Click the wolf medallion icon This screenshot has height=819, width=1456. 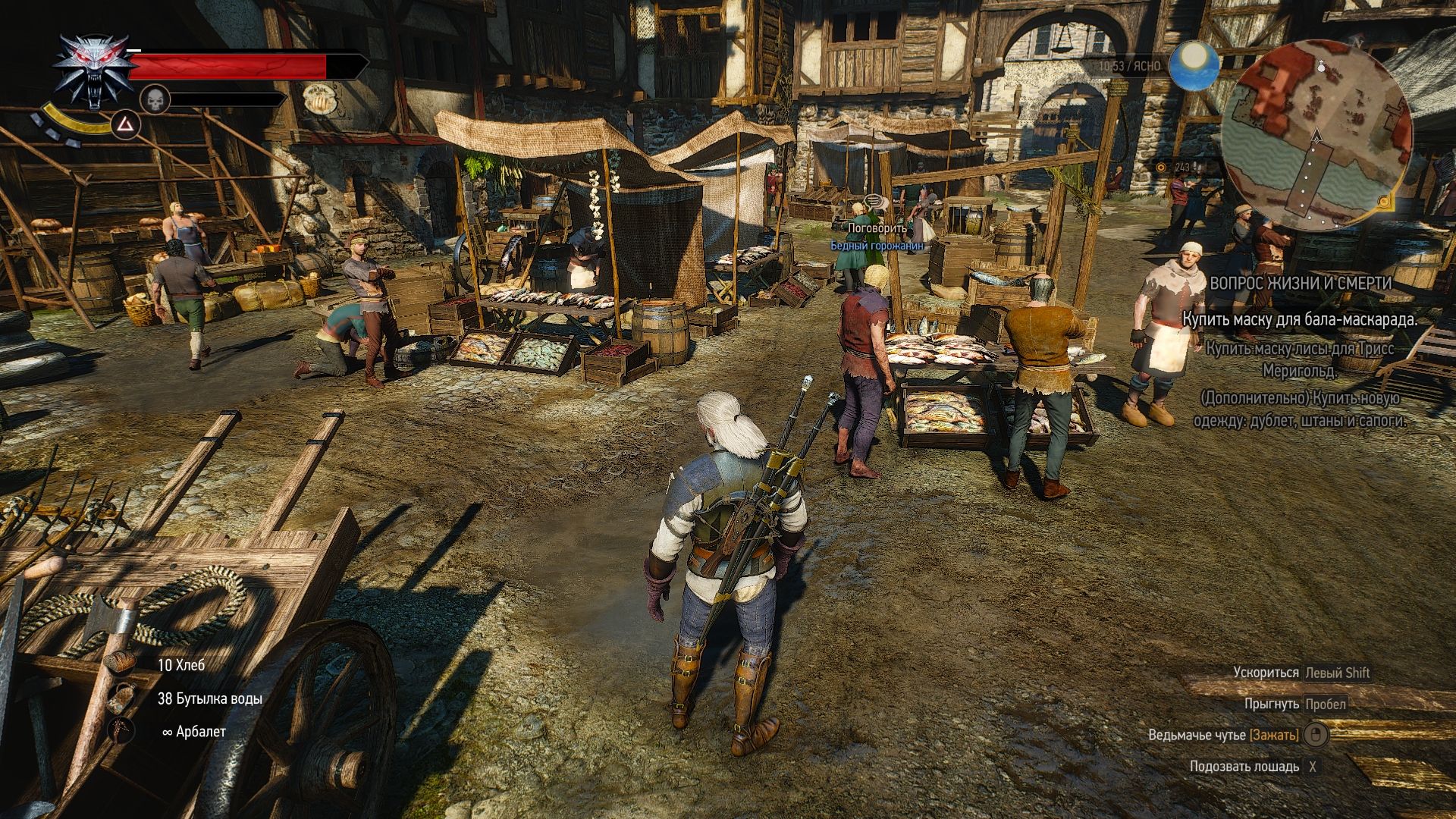click(x=94, y=71)
